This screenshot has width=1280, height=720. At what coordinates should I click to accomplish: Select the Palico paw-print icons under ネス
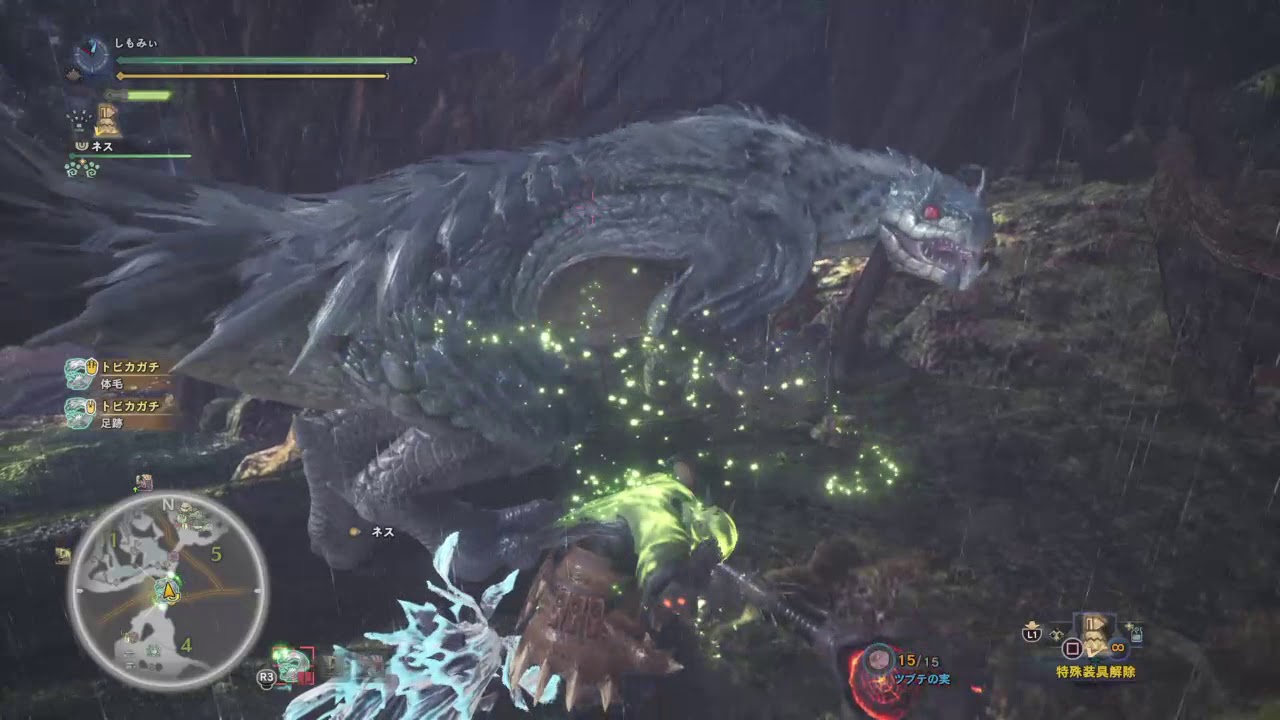(82, 169)
